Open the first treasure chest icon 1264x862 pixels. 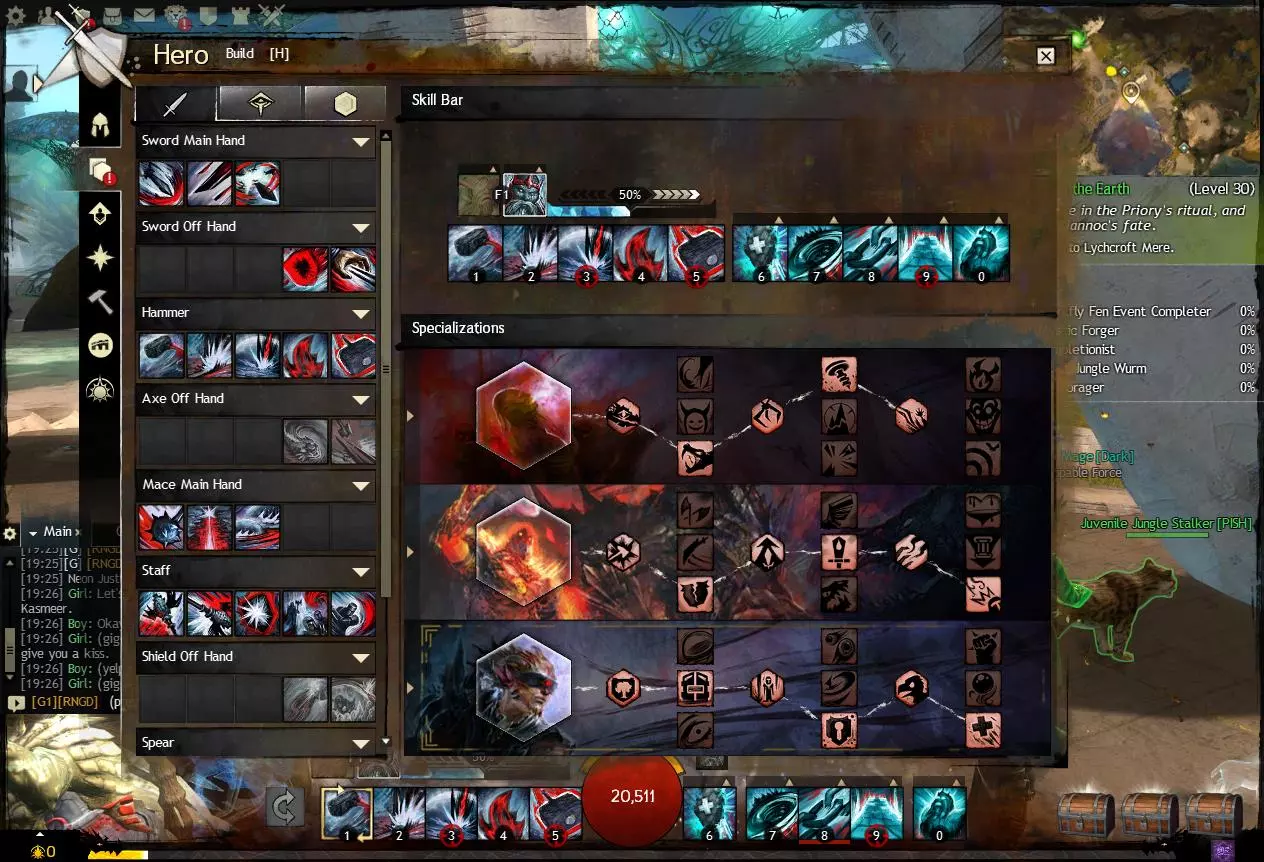click(x=1085, y=813)
